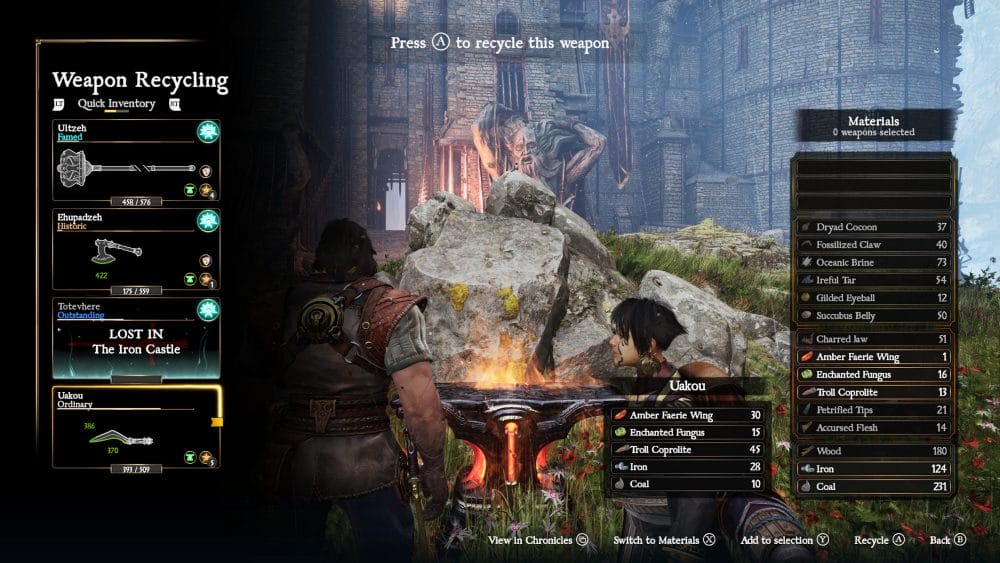Choose the Fossilized Claw material row
The image size is (1000, 563).
[874, 244]
